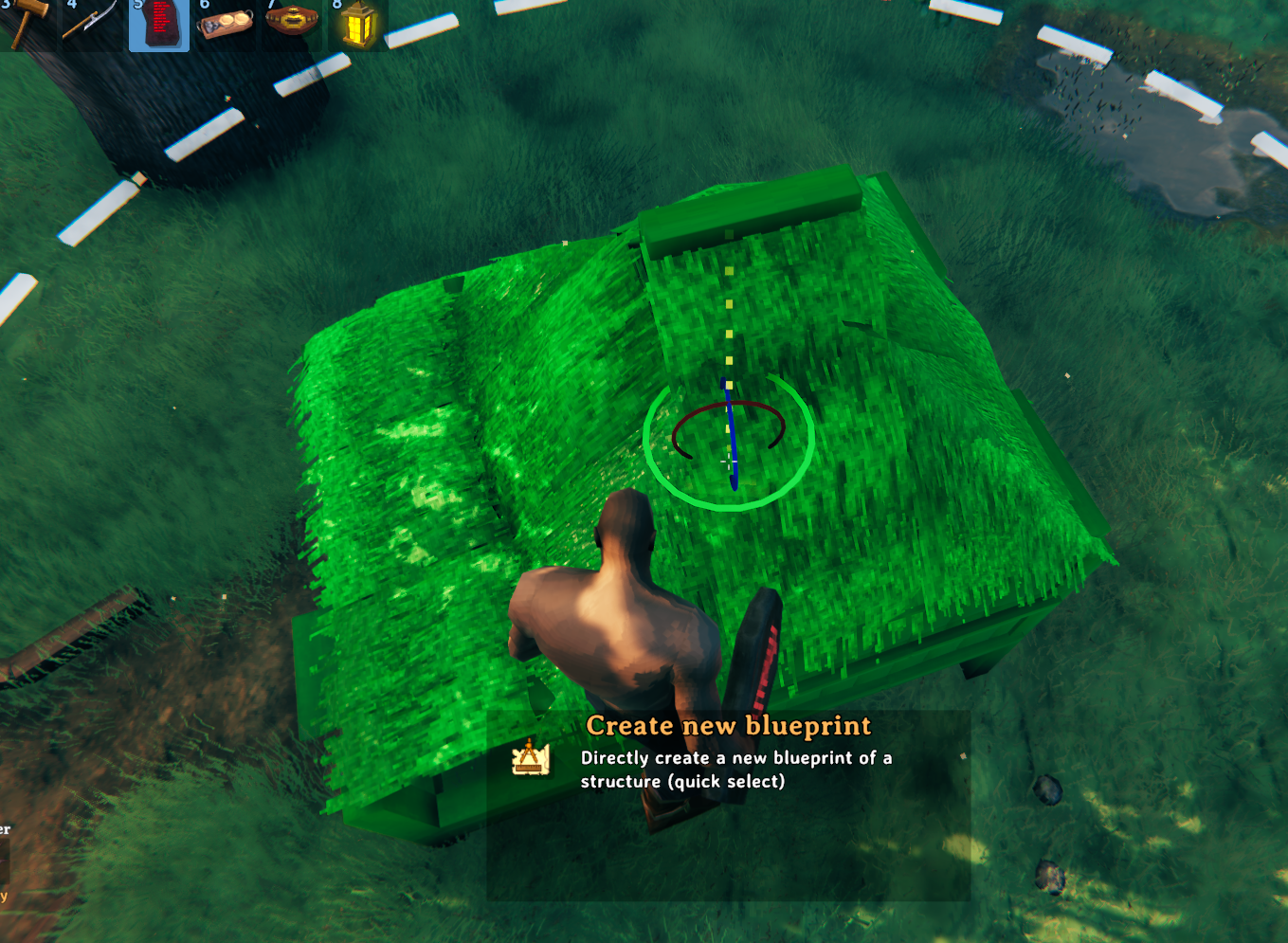The width and height of the screenshot is (1288, 943).
Task: Choose the food tray in slot 6
Action: click(x=226, y=23)
